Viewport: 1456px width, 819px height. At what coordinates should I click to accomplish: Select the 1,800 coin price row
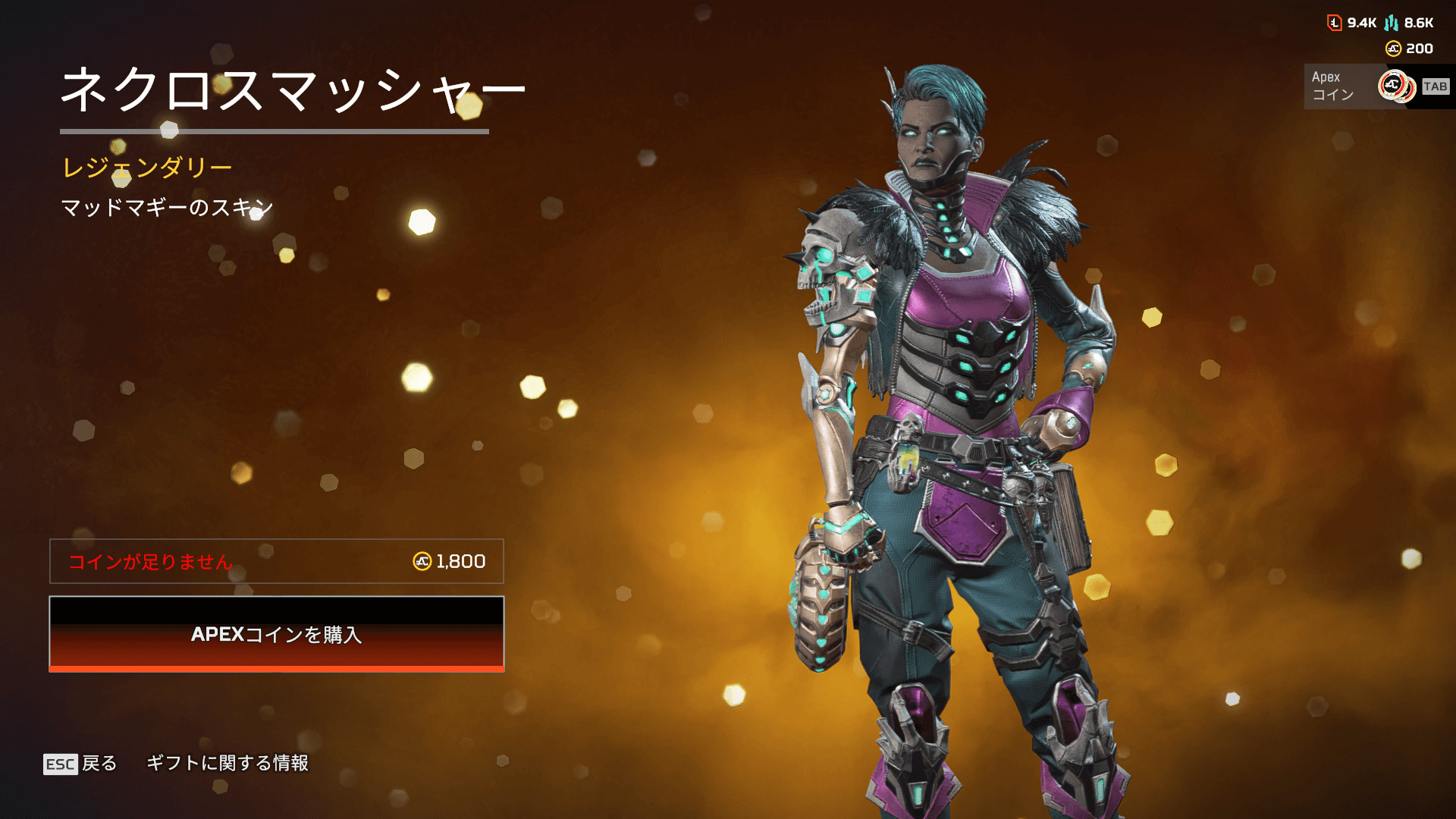point(276,561)
